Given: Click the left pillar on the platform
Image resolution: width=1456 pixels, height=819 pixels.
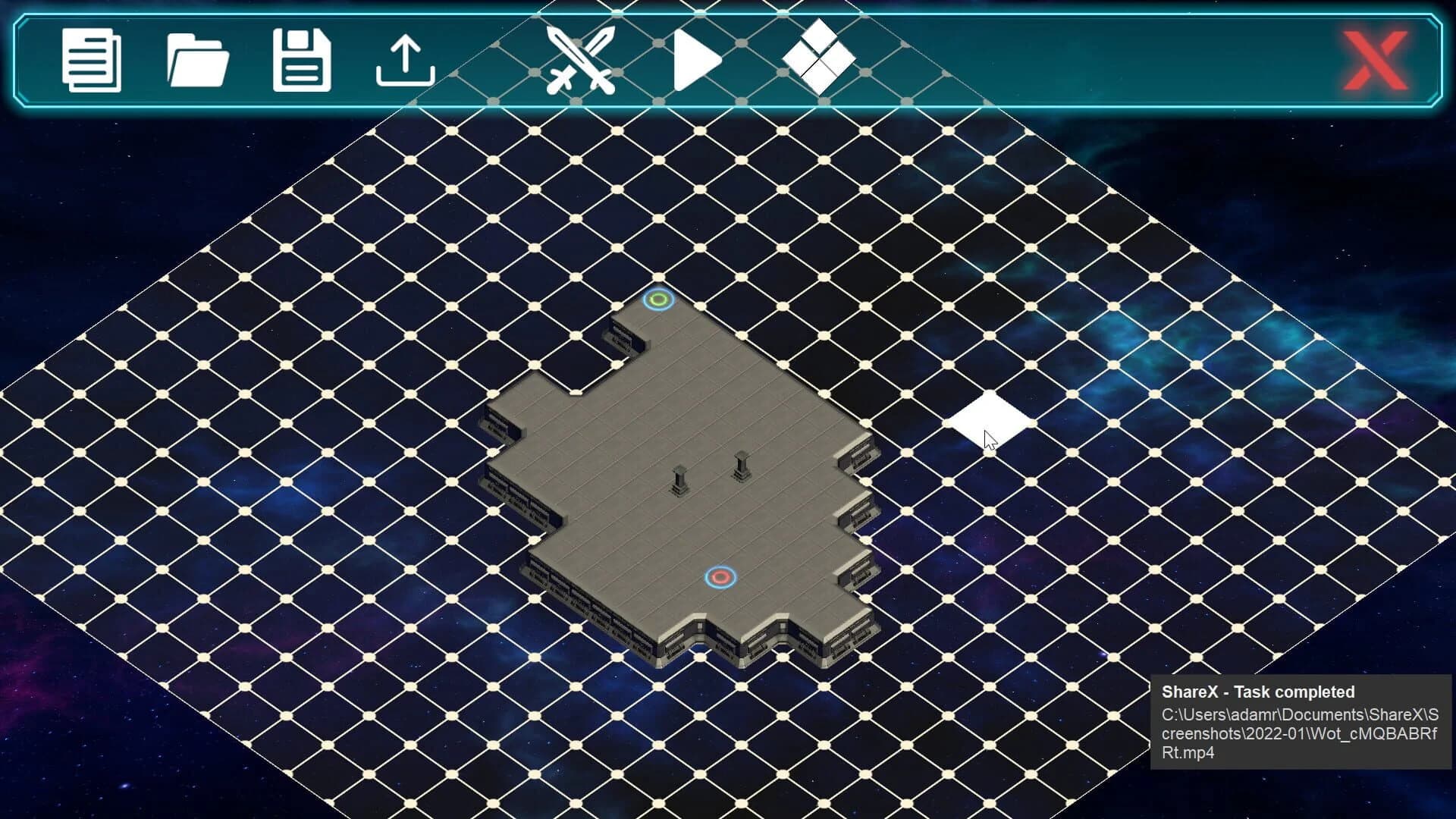Looking at the screenshot, I should 679,478.
